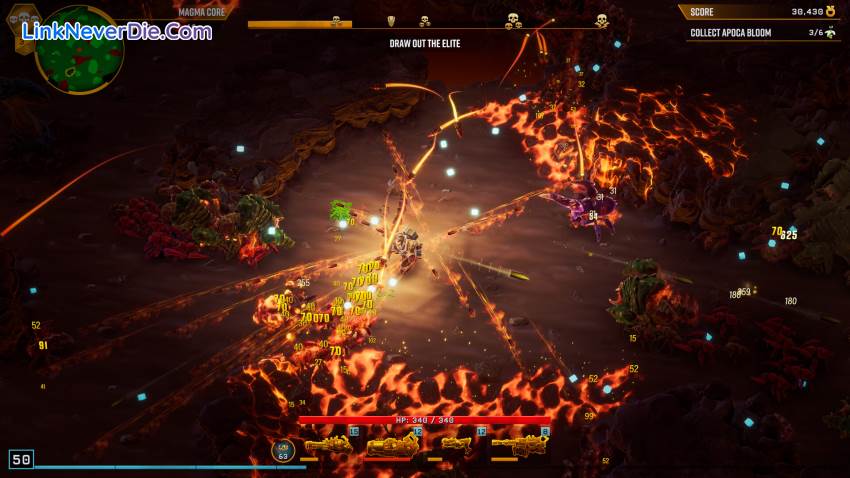
Task: Click the round shield icon showing 63
Action: [283, 451]
